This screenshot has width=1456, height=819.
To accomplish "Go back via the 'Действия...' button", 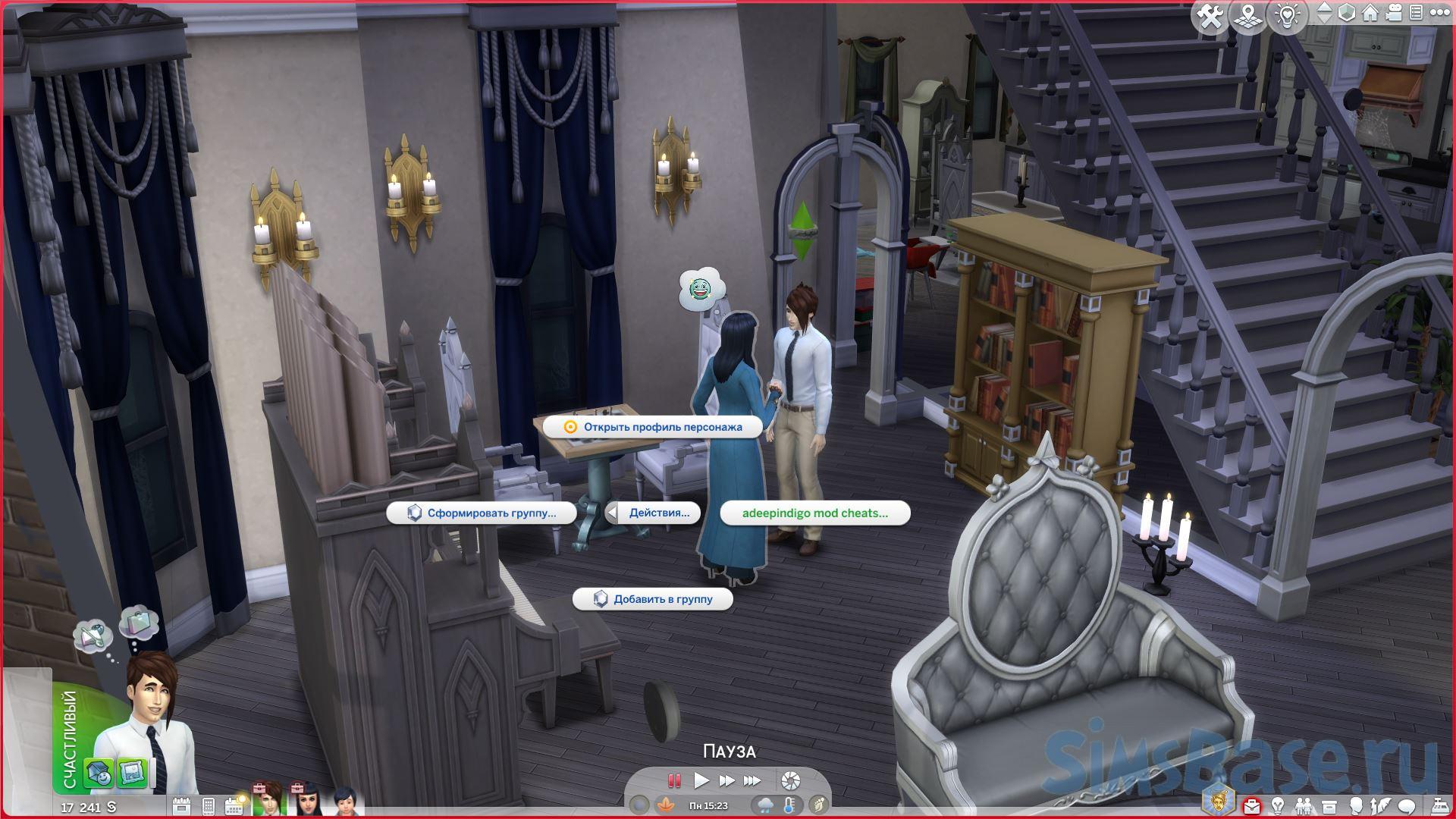I will tap(652, 513).
